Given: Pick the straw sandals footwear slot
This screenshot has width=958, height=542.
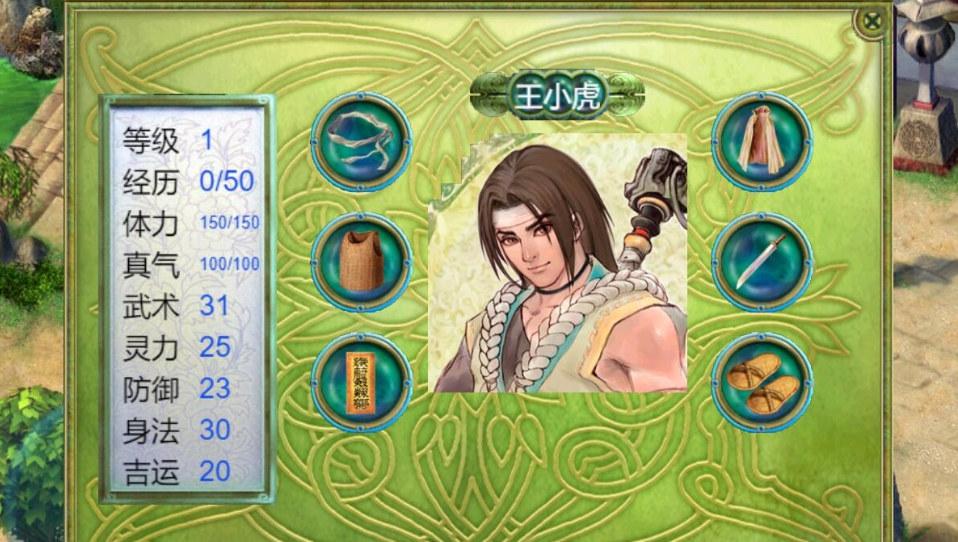Looking at the screenshot, I should click(762, 383).
